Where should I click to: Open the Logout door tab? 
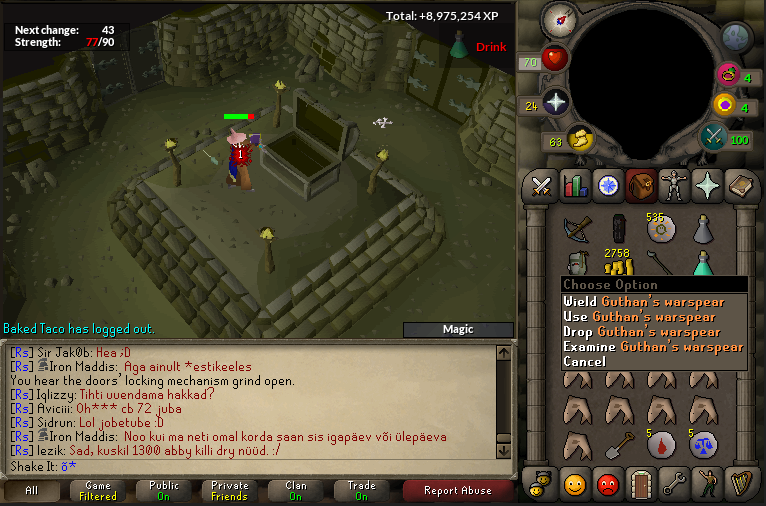pyautogui.click(x=640, y=485)
